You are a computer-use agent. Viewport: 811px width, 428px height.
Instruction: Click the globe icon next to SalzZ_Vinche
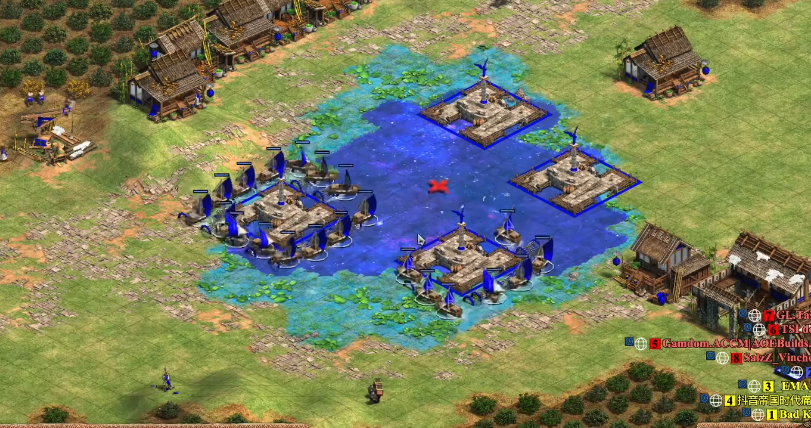click(721, 358)
